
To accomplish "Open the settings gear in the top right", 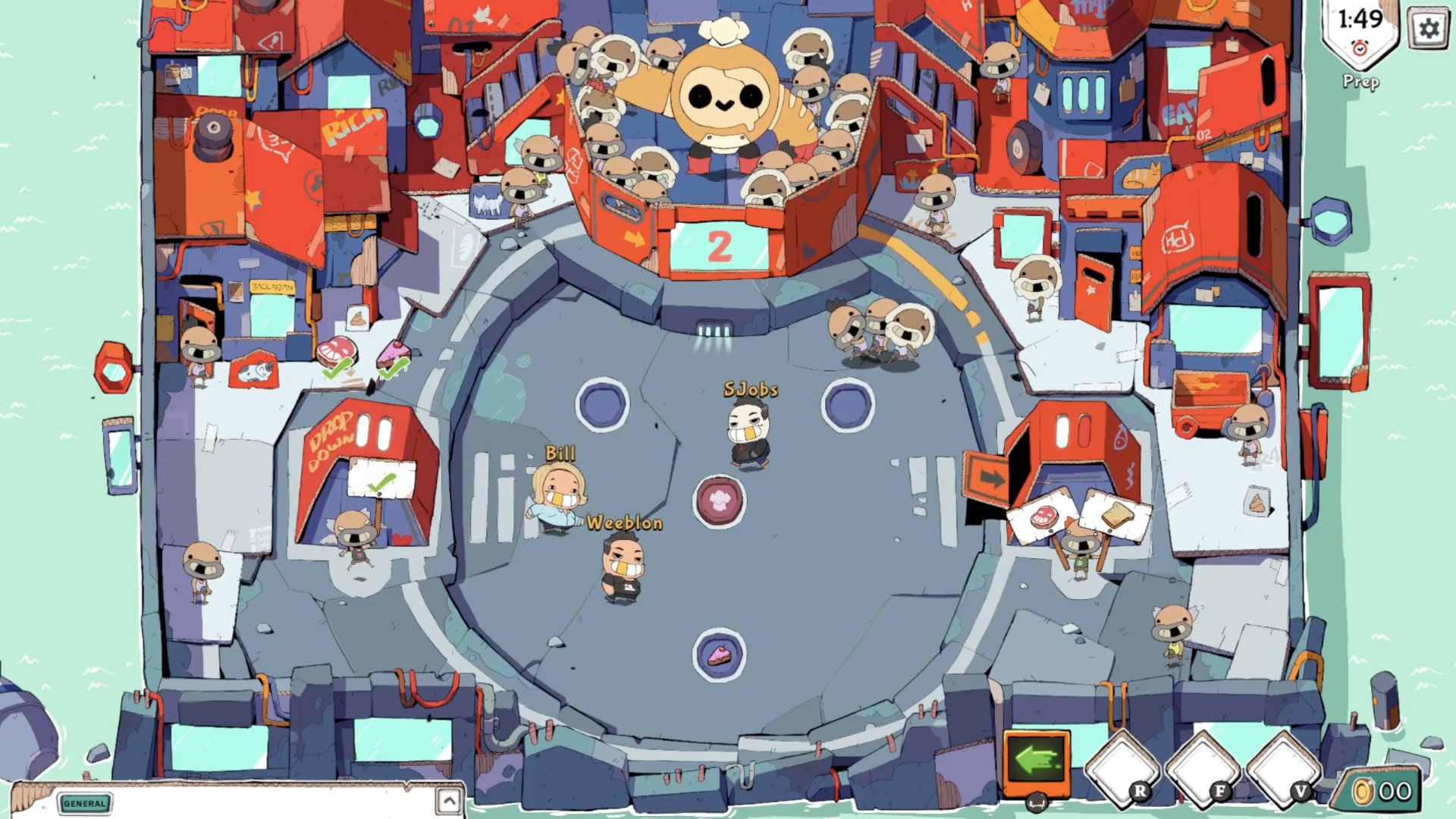I will (1429, 29).
